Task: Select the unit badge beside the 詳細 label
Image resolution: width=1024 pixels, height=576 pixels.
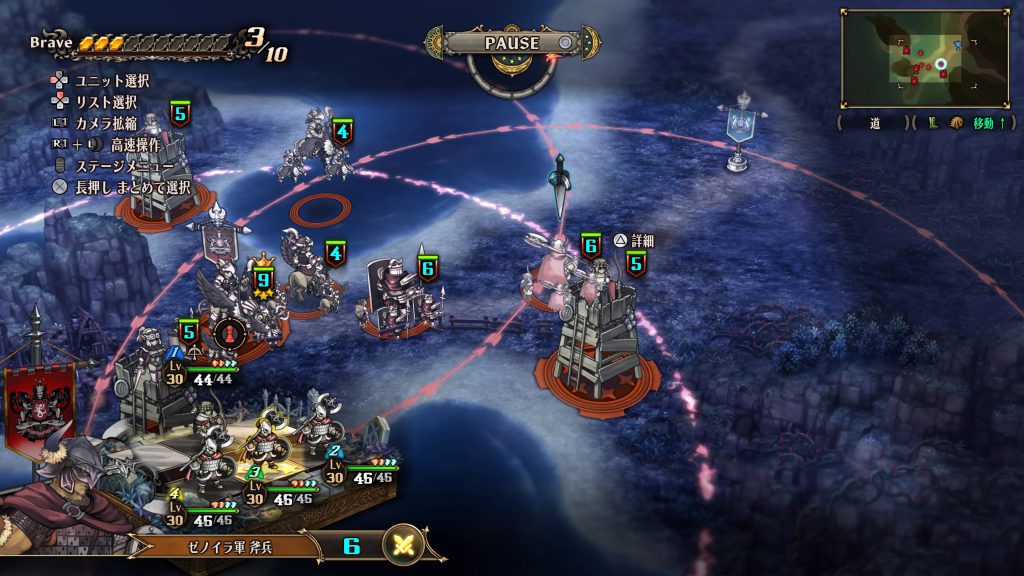Action: click(x=636, y=263)
